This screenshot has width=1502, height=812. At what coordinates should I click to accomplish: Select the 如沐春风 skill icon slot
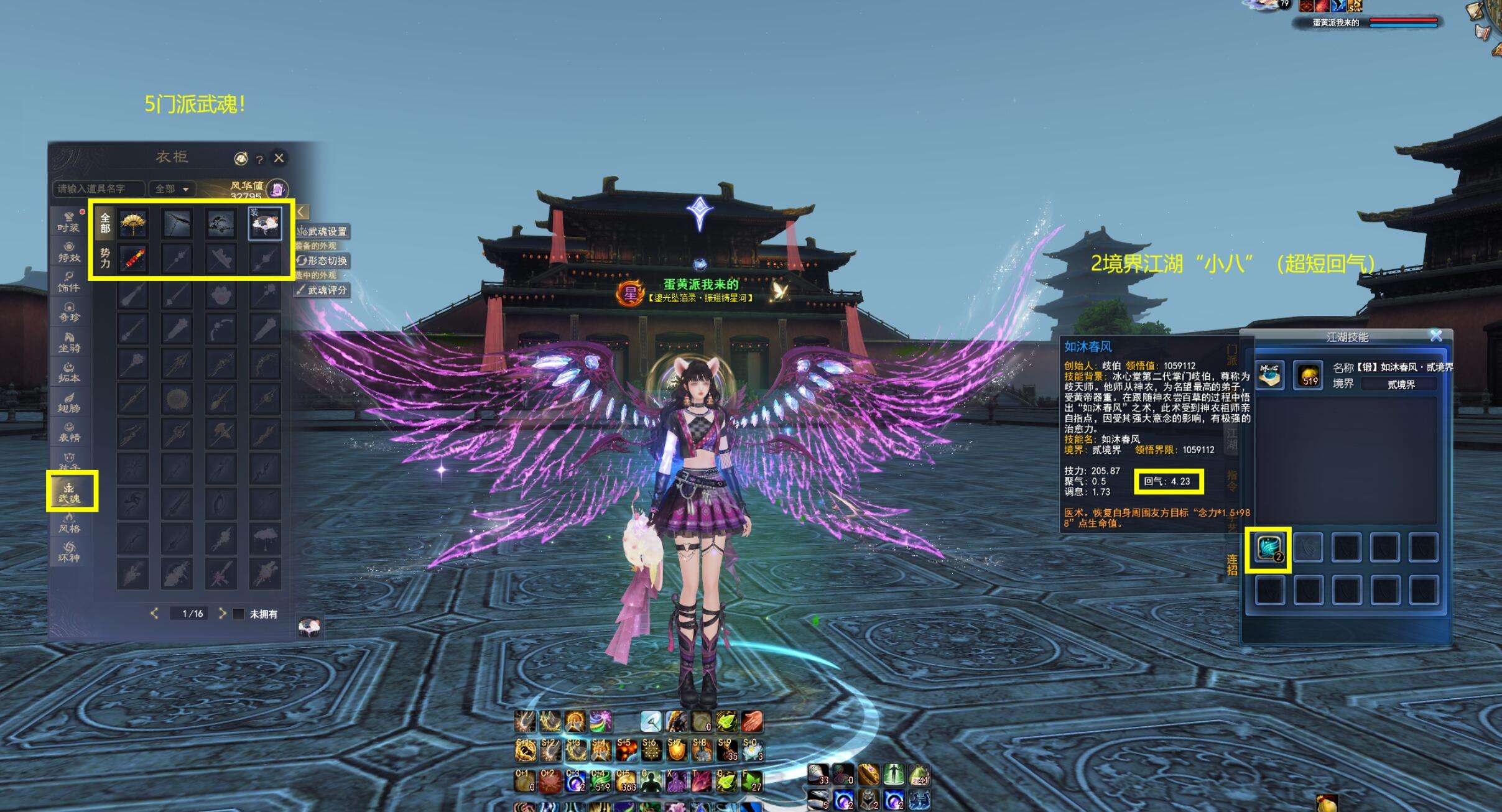pos(1269,549)
